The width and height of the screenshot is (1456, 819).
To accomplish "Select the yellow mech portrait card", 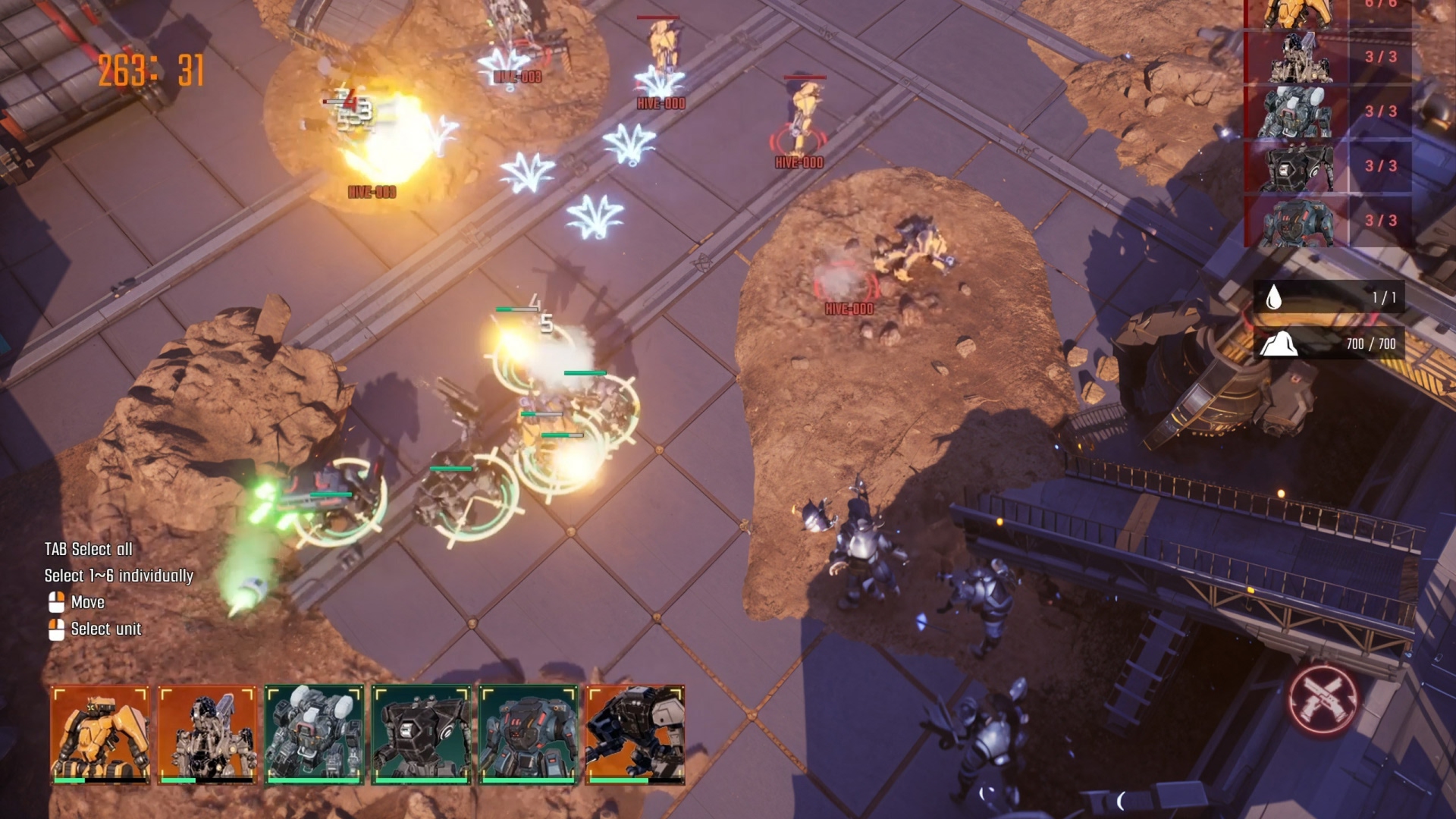I will 100,734.
